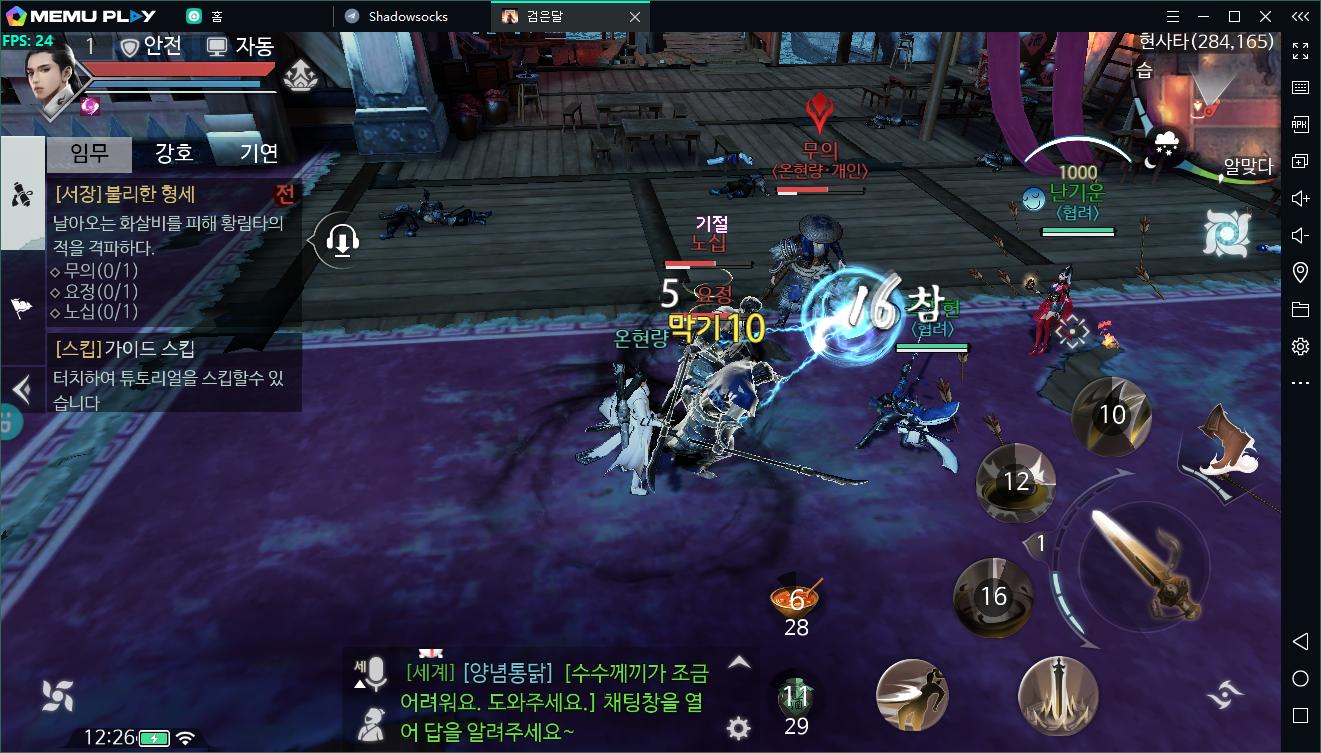Eat the food bowl consumable

coord(796,599)
